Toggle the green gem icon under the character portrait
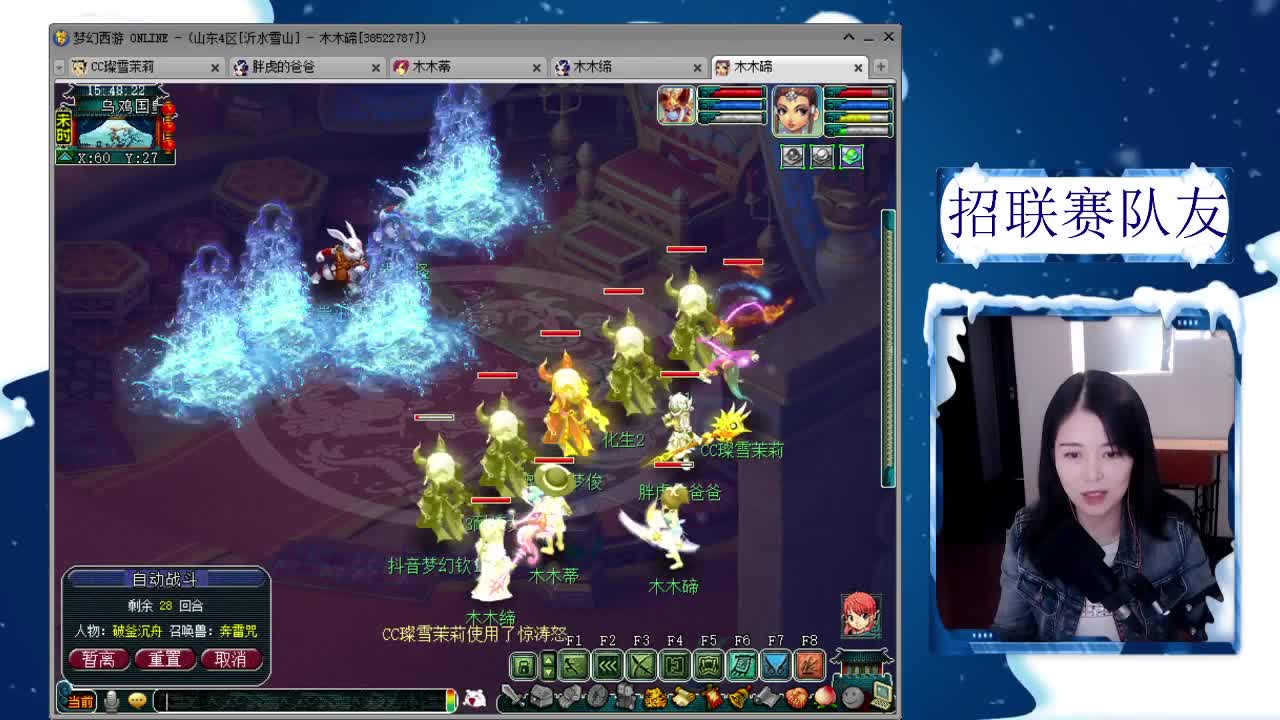 pyautogui.click(x=851, y=157)
